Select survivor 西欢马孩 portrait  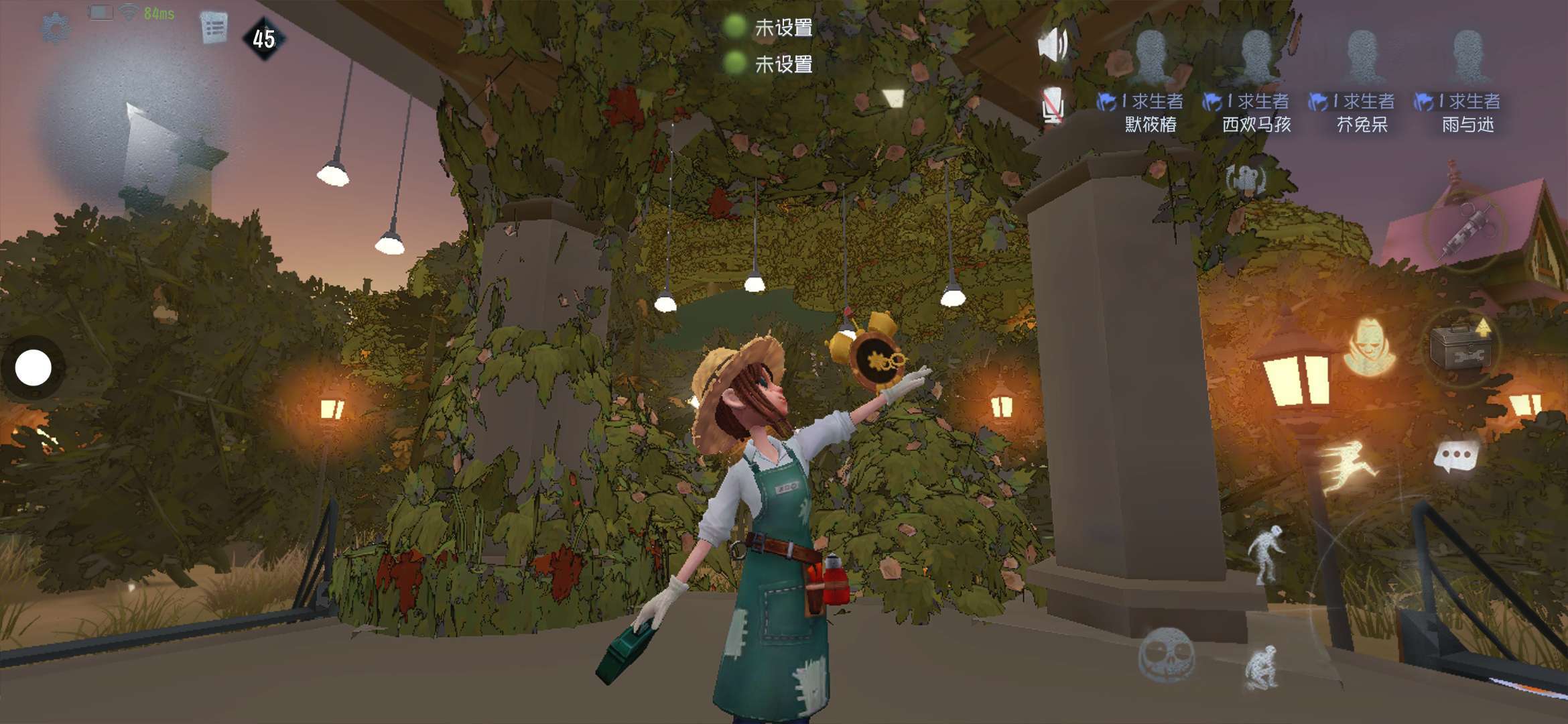pos(1256,56)
